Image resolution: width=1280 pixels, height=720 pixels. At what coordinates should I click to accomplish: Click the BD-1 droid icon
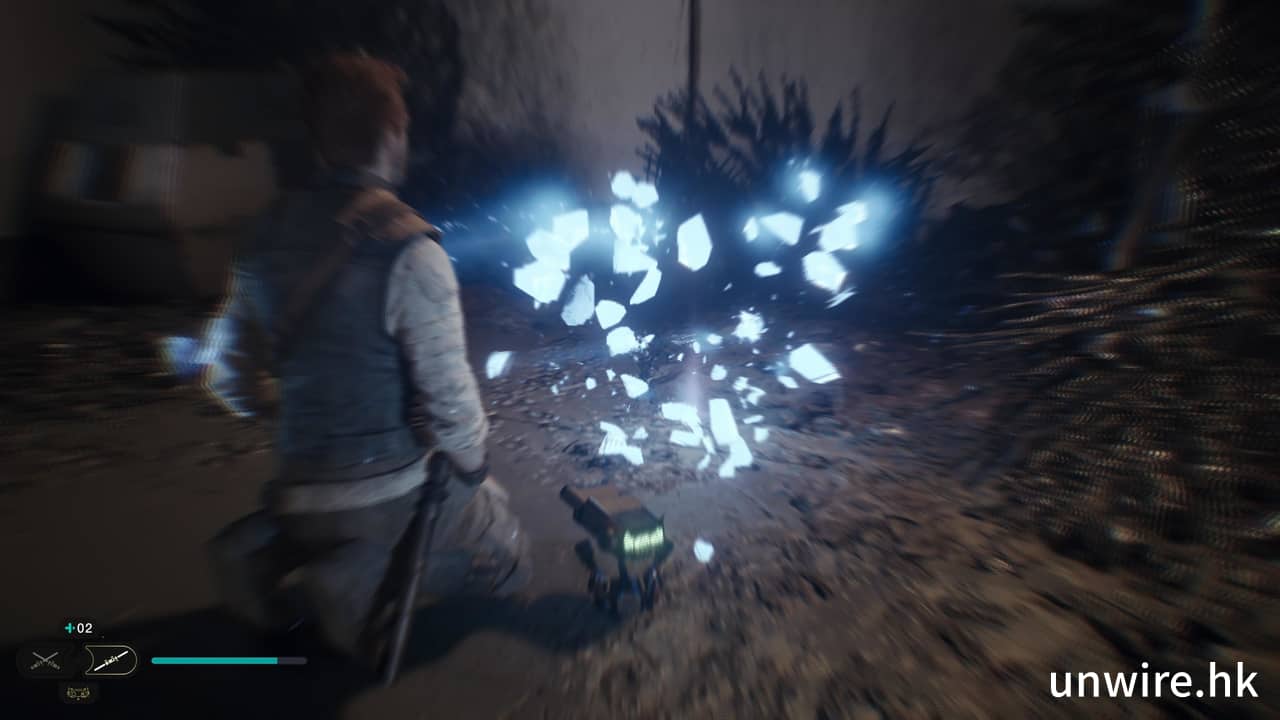click(x=78, y=691)
